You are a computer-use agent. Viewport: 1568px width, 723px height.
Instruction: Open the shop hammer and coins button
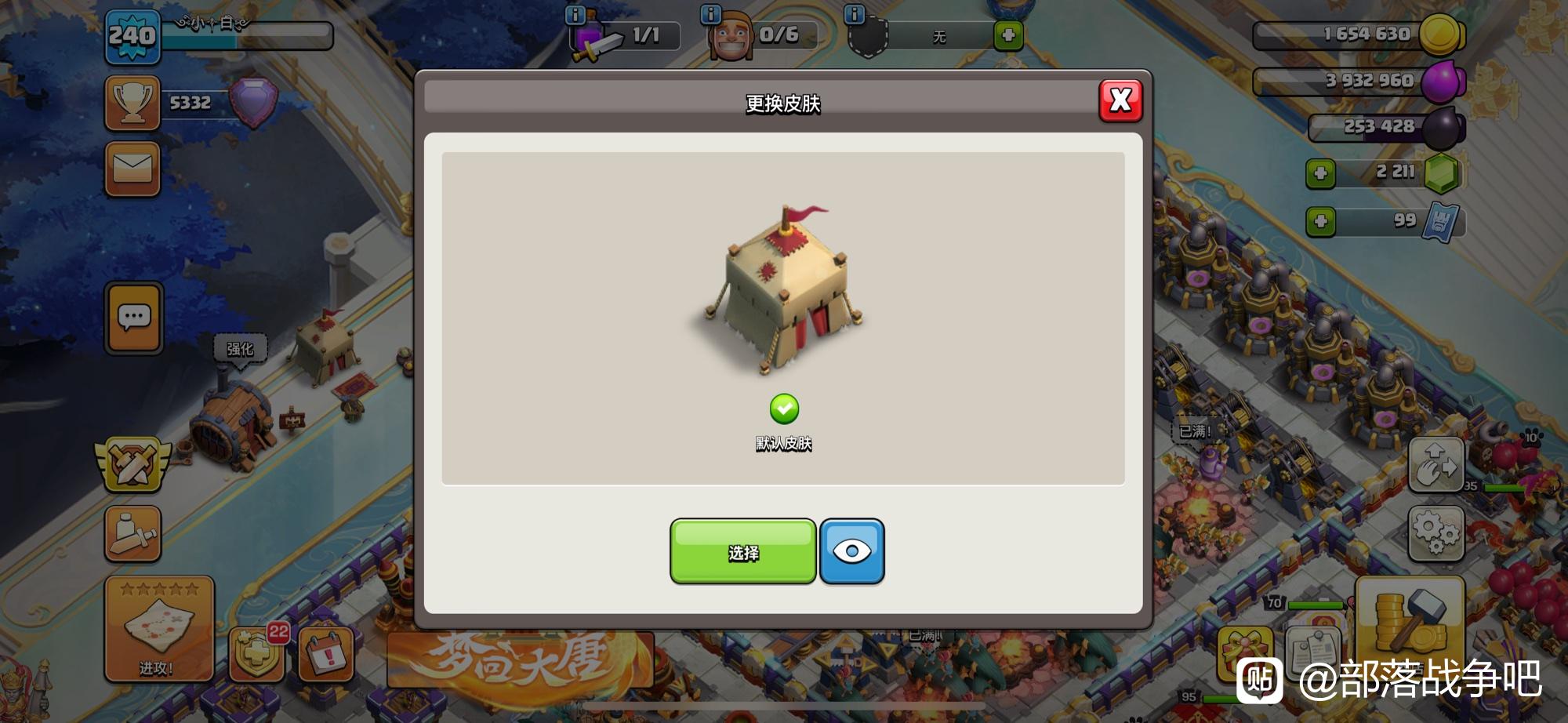click(x=1409, y=618)
